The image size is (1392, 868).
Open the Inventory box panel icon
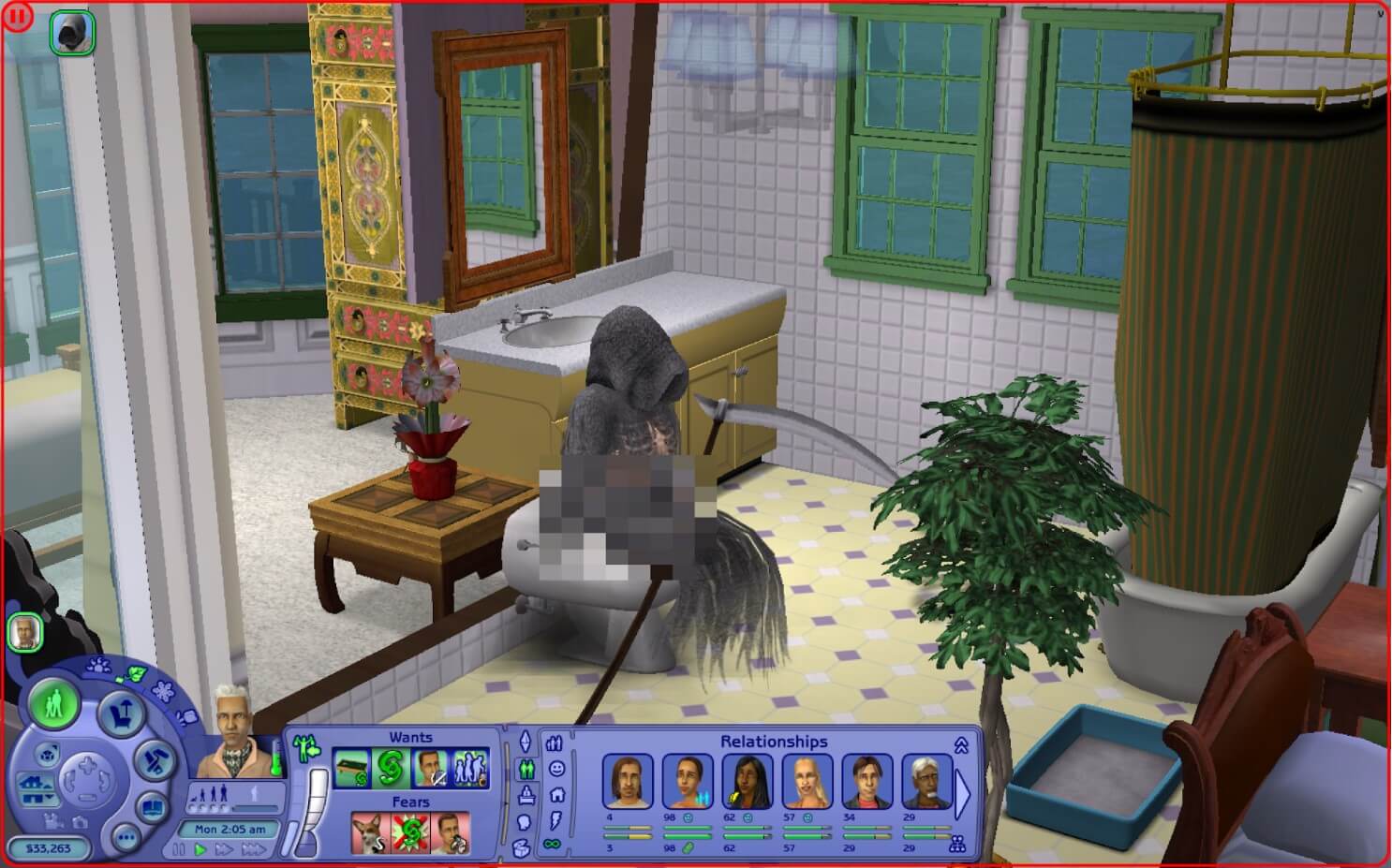click(x=521, y=848)
